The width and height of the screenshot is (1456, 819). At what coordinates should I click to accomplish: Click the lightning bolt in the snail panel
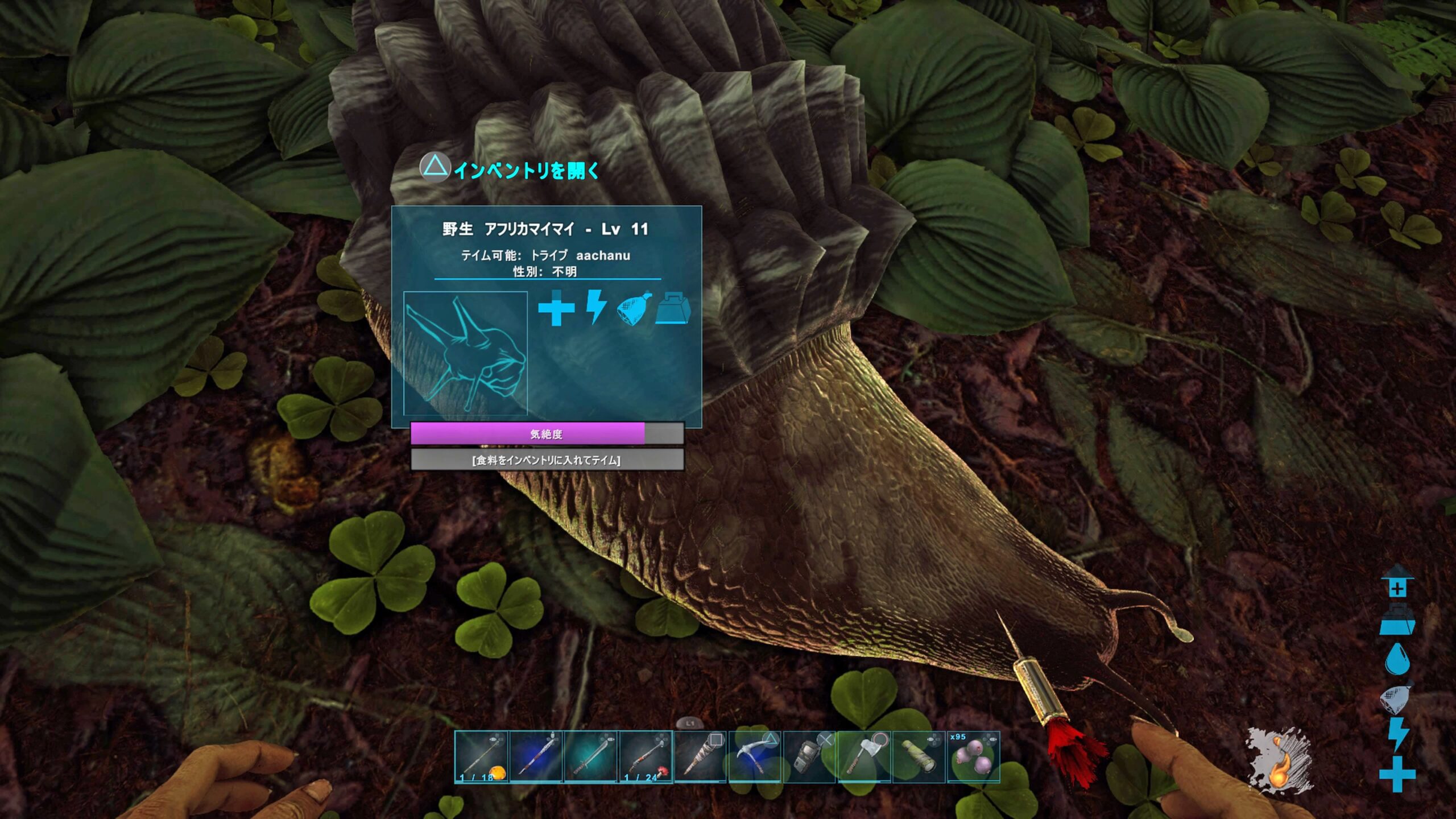pos(595,307)
